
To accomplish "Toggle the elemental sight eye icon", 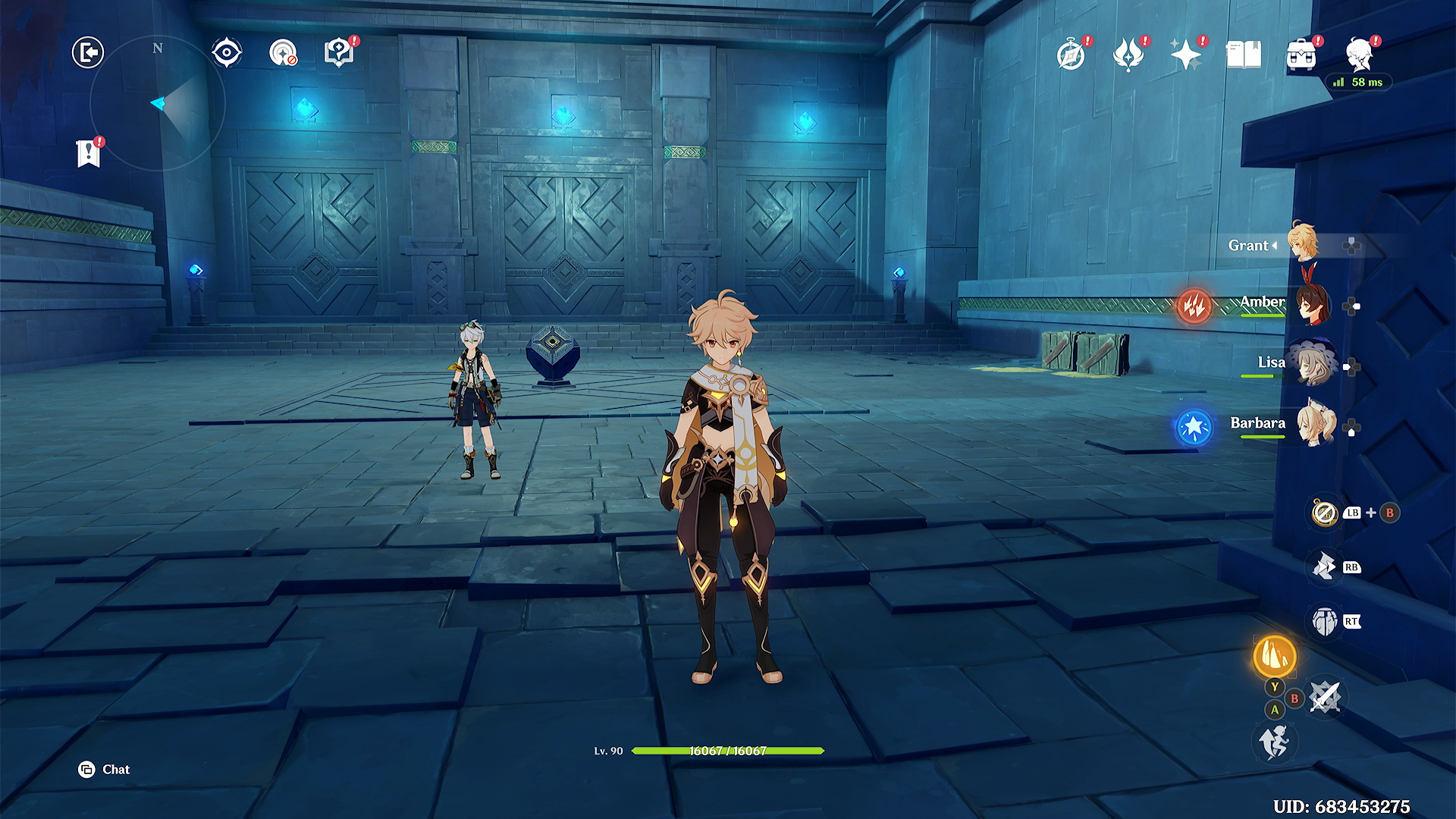I will pos(227,53).
